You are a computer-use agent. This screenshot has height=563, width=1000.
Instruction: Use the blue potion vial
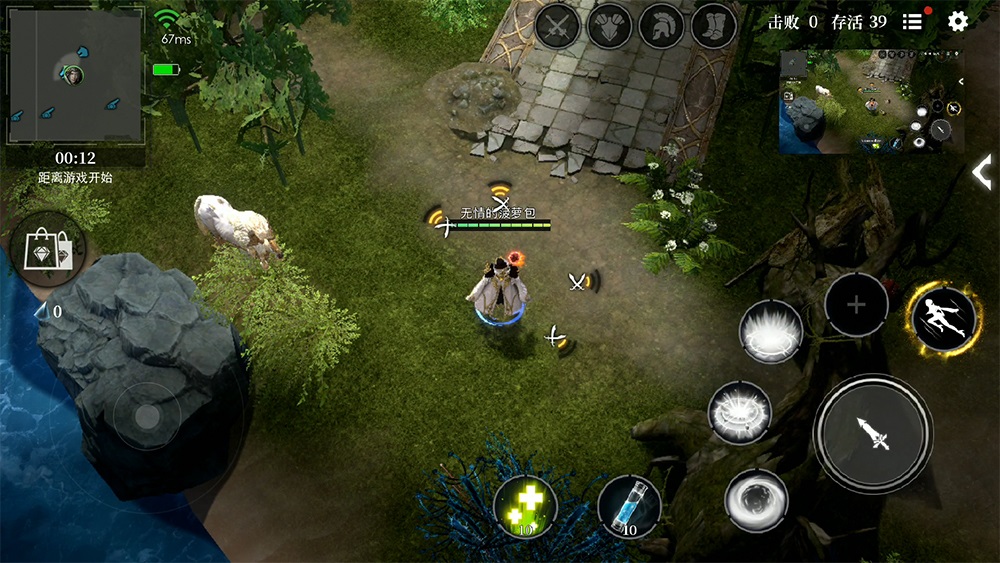point(629,506)
